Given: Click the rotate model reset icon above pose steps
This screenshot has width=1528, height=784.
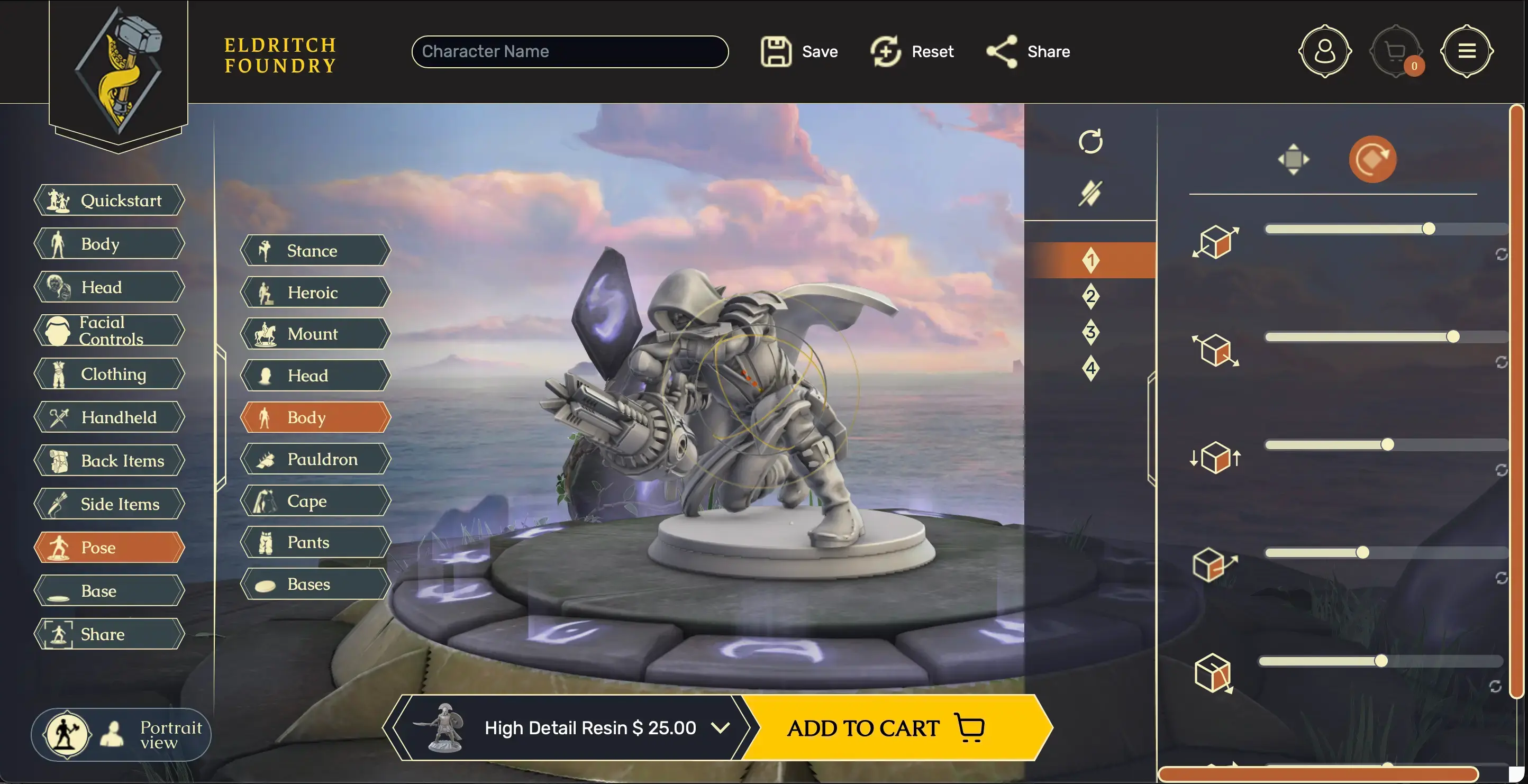Looking at the screenshot, I should (x=1092, y=142).
